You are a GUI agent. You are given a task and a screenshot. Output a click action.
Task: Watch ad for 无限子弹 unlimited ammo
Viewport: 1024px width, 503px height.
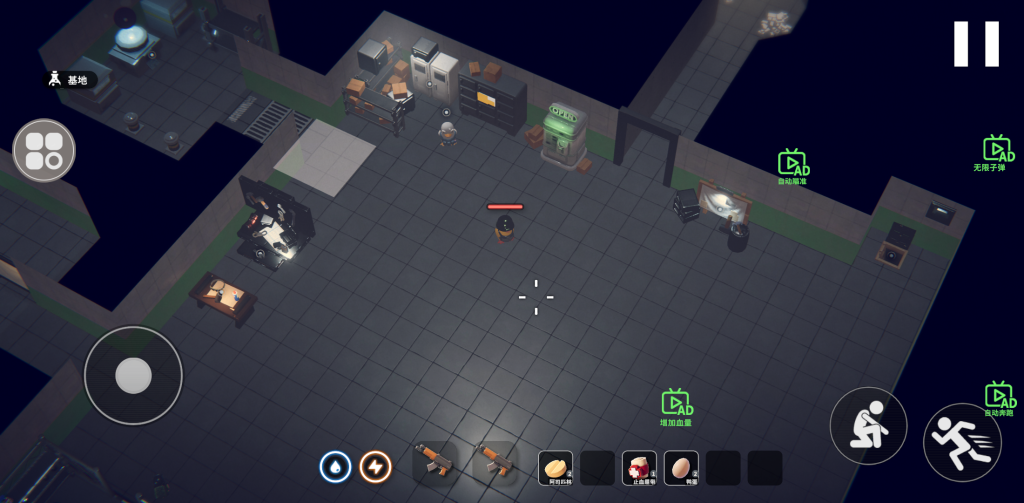tap(997, 151)
